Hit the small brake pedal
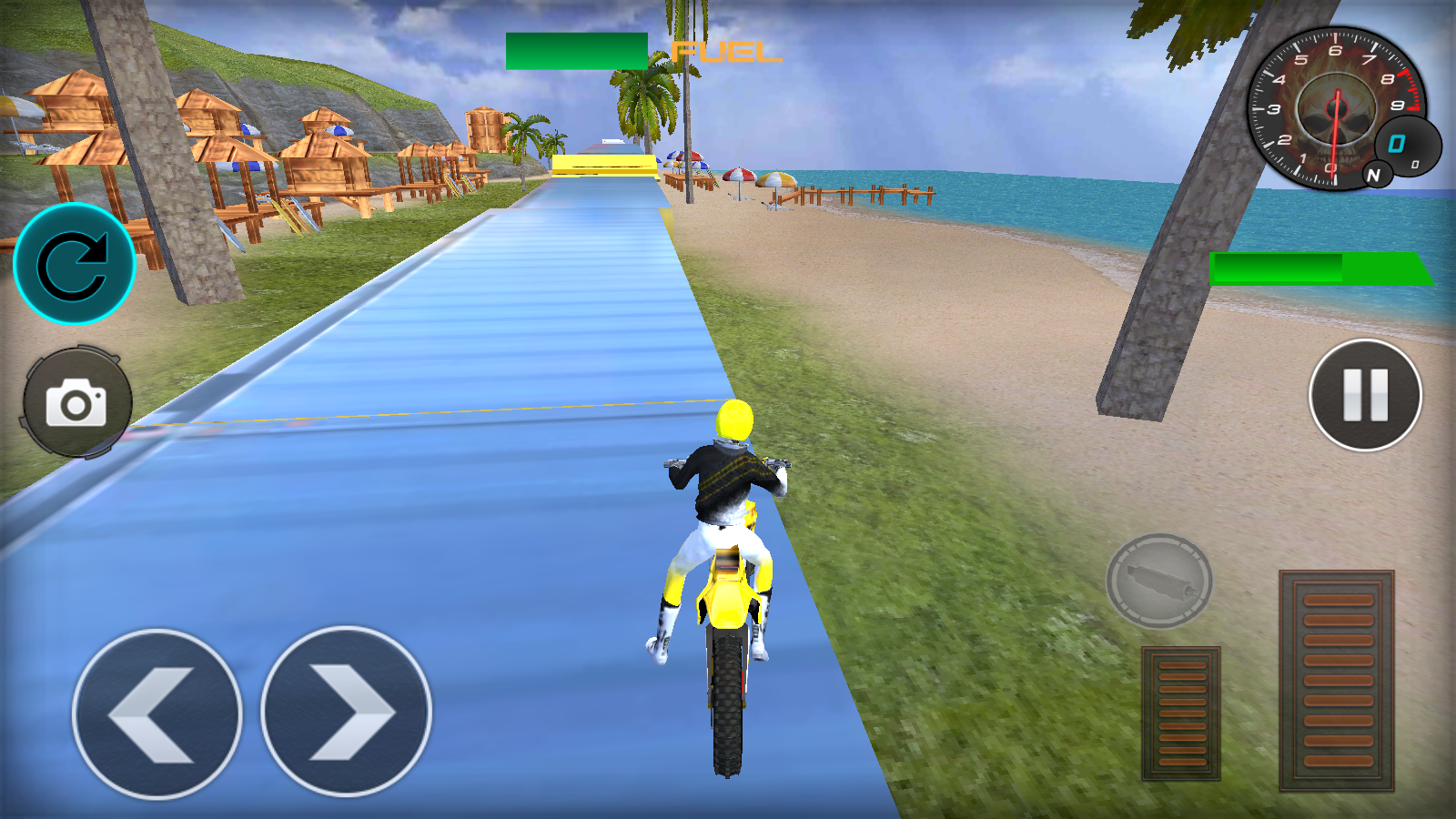 [x=1180, y=713]
